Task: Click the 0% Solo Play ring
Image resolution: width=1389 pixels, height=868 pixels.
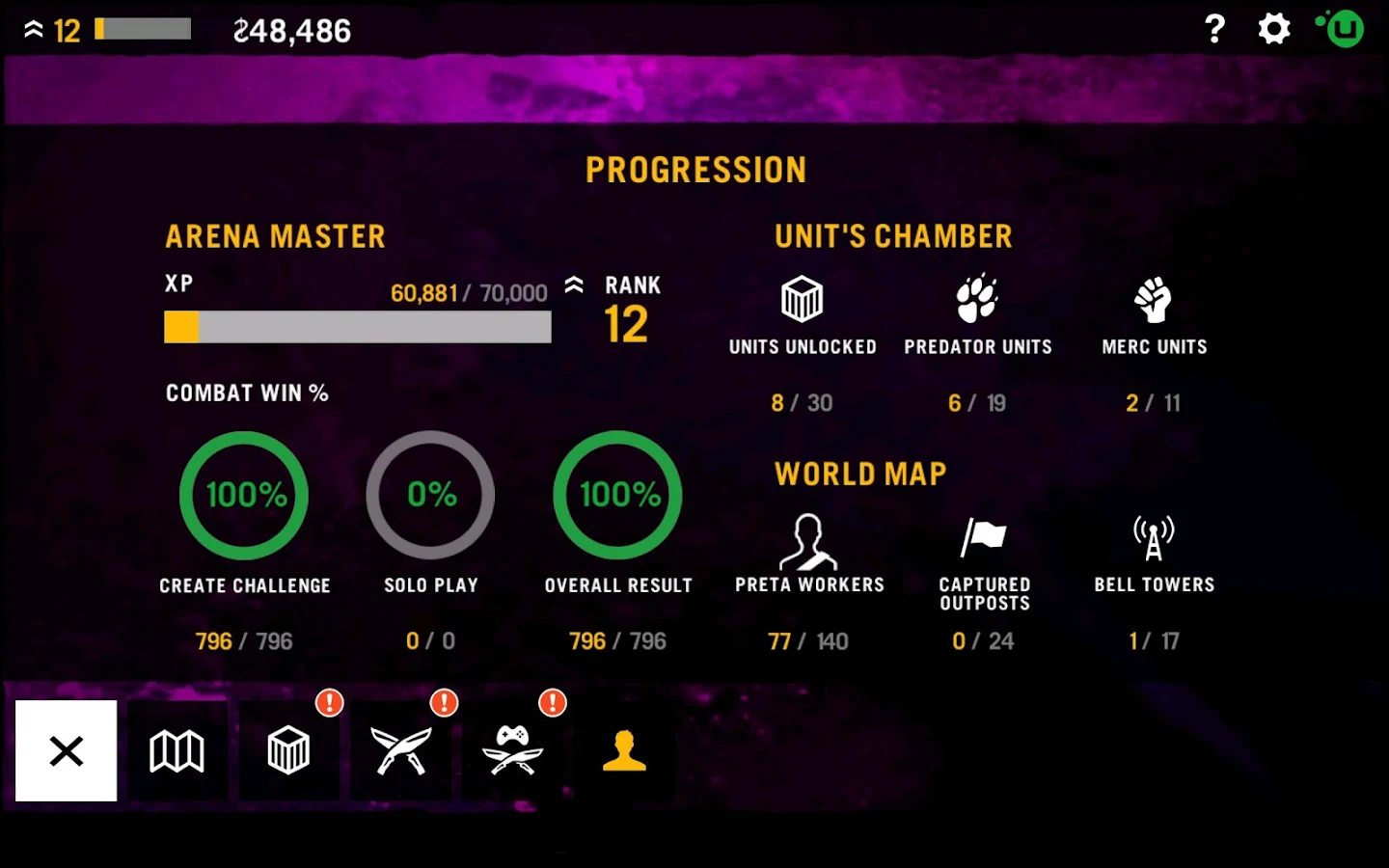Action: point(430,495)
